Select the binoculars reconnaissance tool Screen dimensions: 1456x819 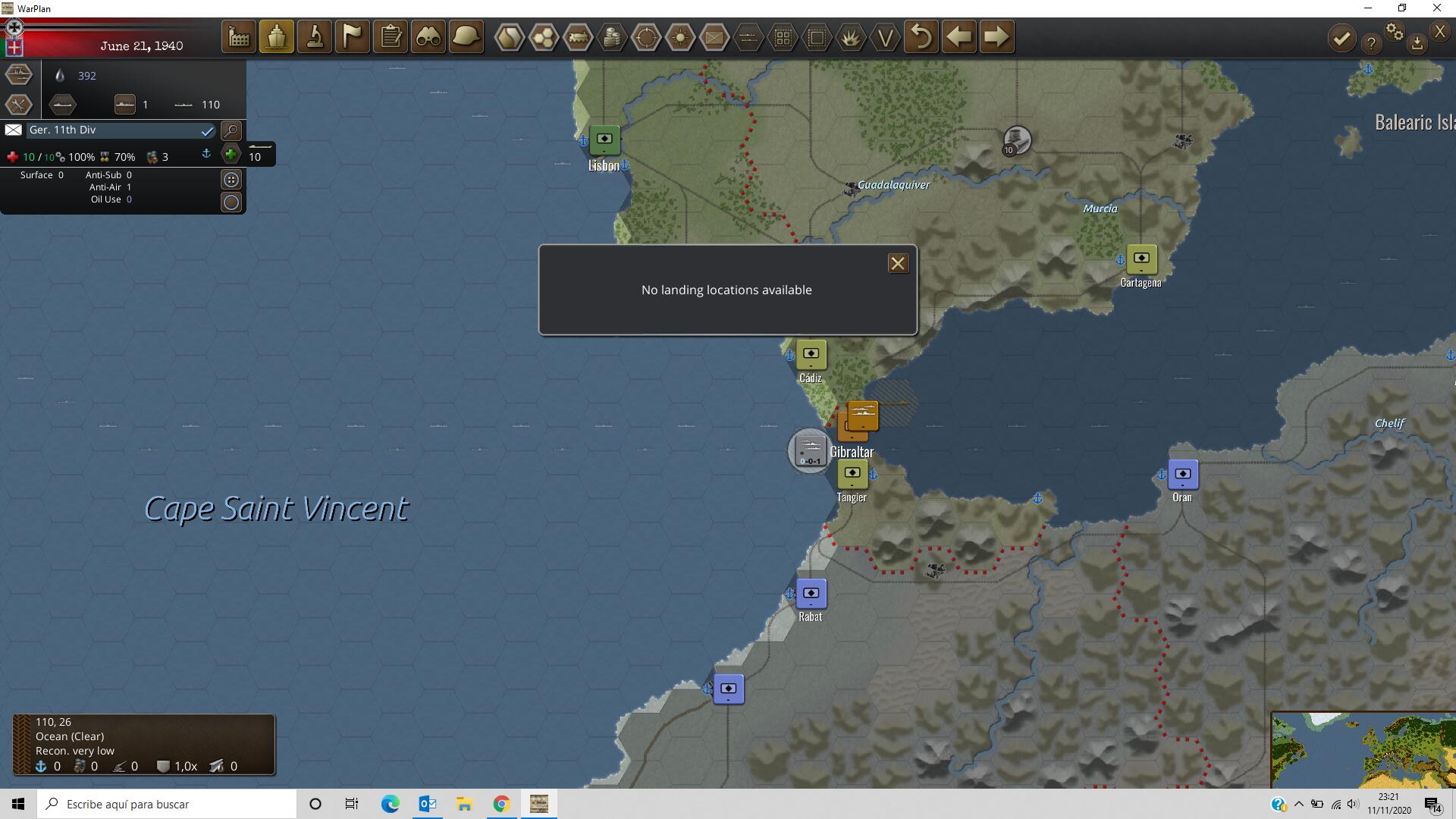(x=428, y=36)
